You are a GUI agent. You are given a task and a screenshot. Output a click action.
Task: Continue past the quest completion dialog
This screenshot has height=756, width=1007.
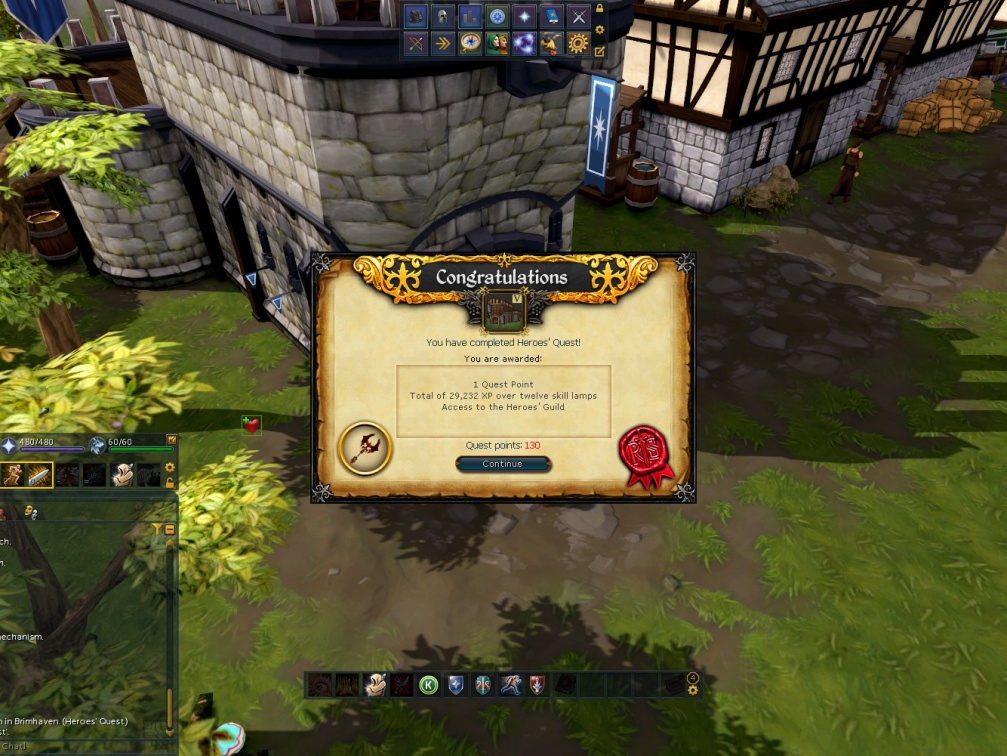[x=502, y=464]
